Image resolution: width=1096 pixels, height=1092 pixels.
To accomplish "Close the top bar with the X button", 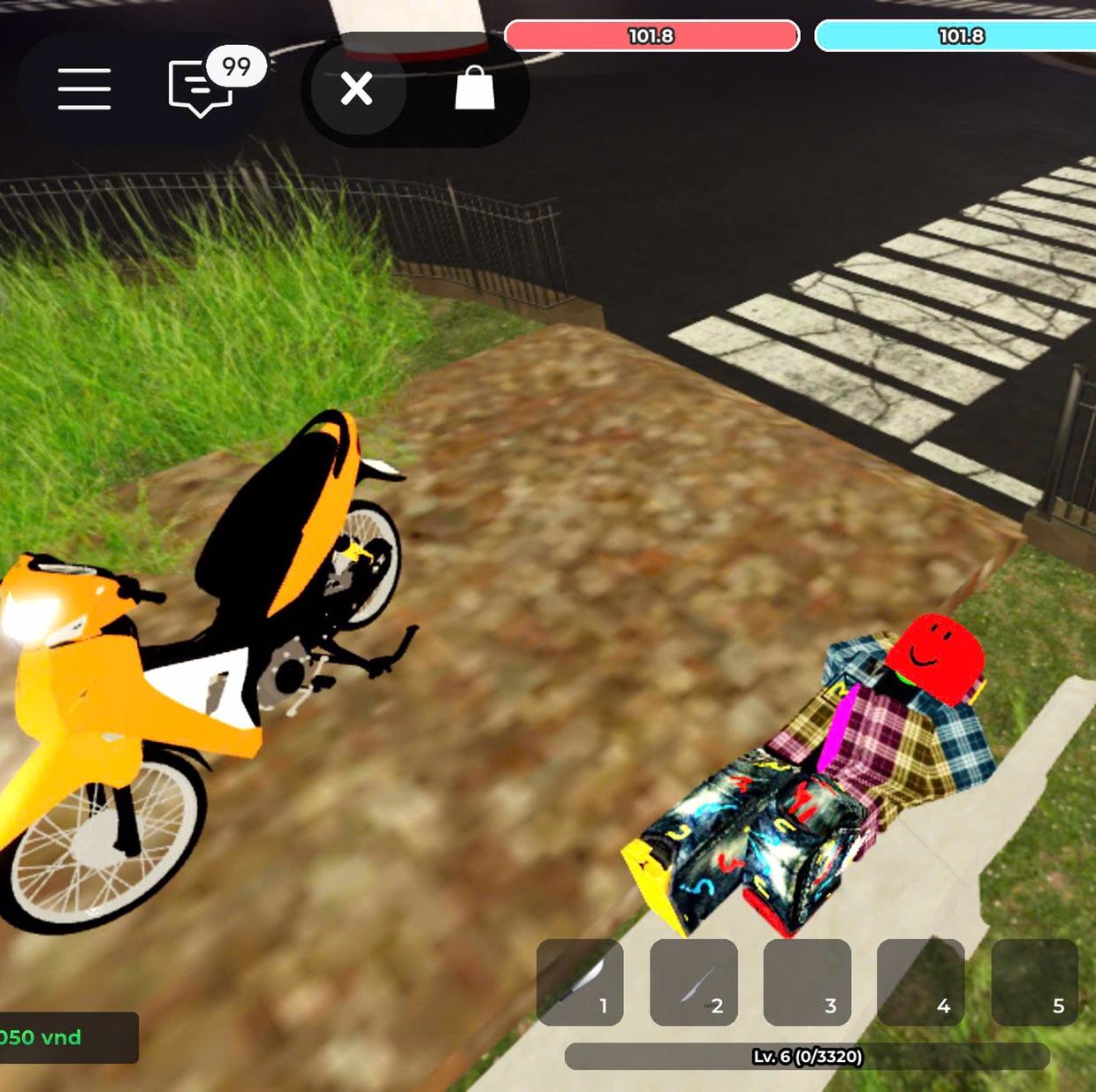I will click(357, 89).
